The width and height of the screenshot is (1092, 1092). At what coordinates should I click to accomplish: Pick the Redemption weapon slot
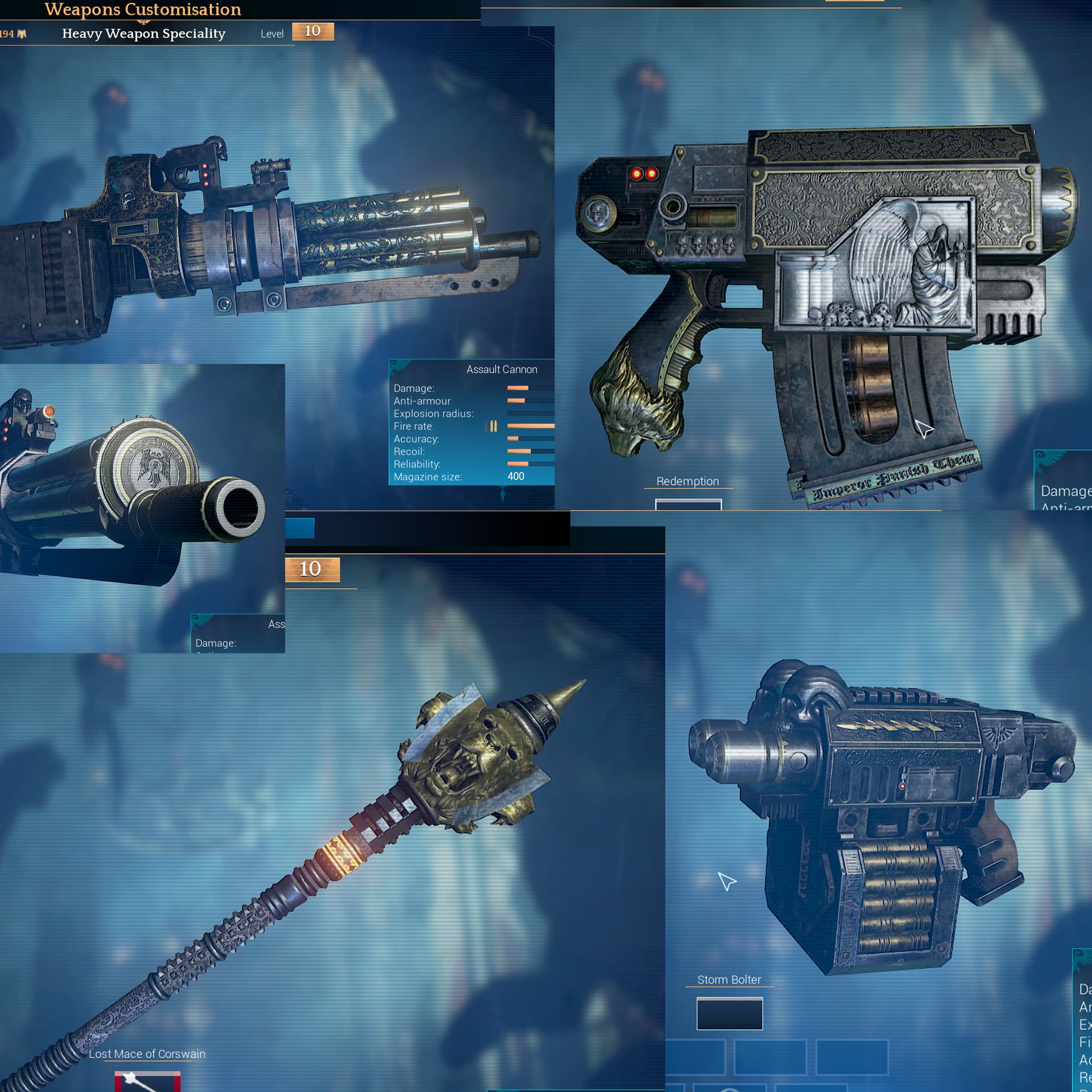pos(688,504)
